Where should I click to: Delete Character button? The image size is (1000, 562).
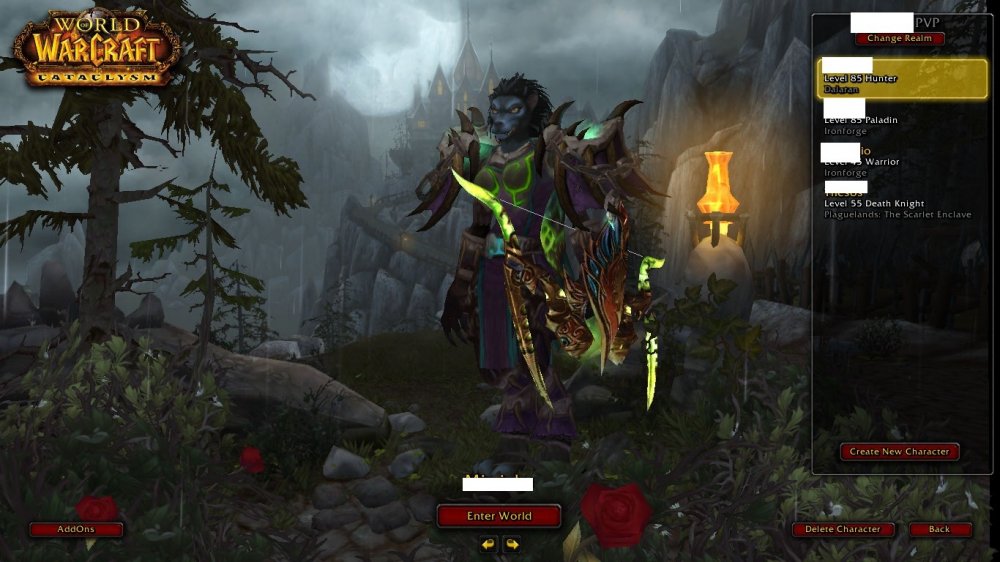coord(844,529)
